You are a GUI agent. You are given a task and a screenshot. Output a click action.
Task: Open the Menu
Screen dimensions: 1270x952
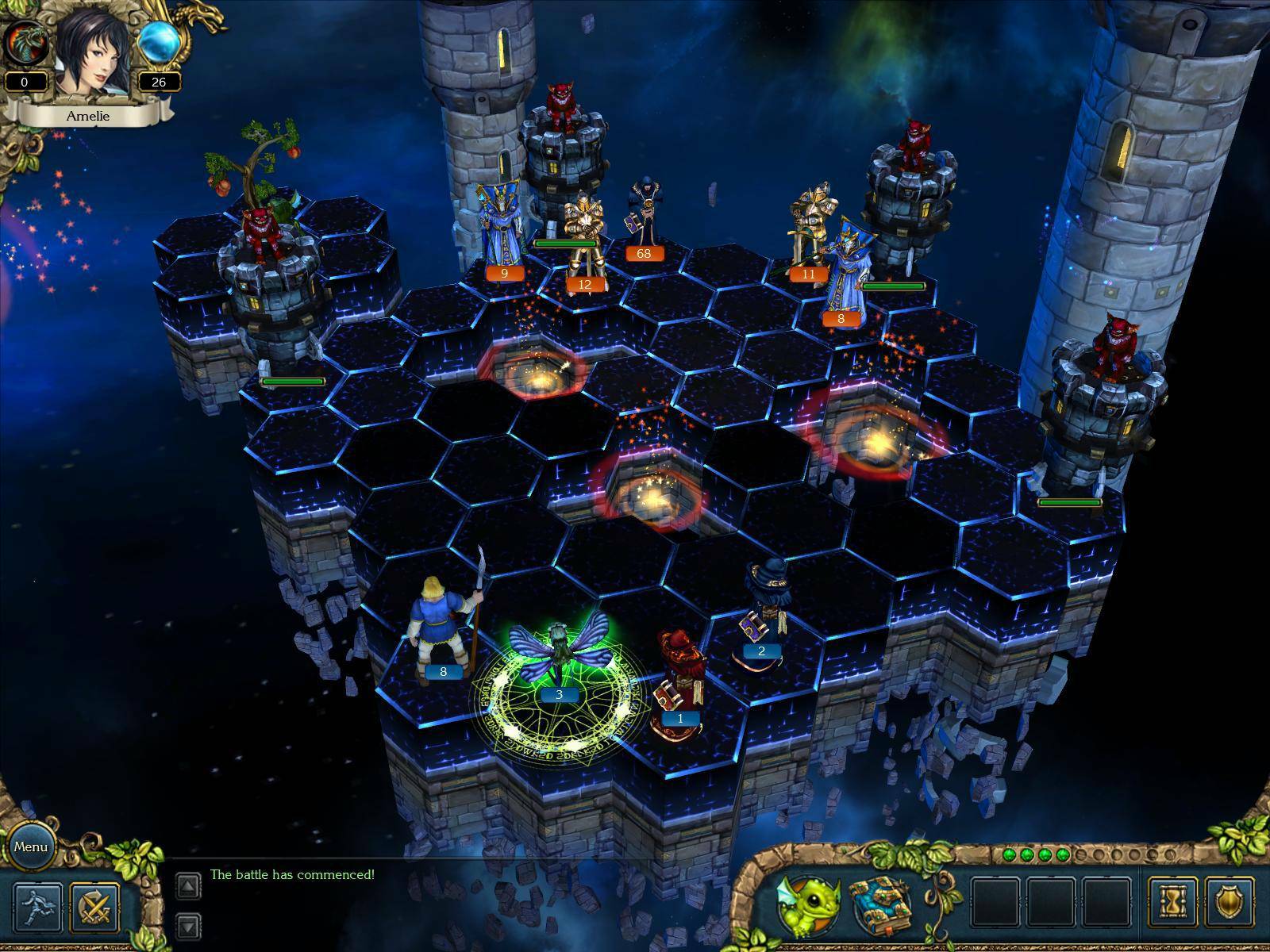pyautogui.click(x=32, y=847)
